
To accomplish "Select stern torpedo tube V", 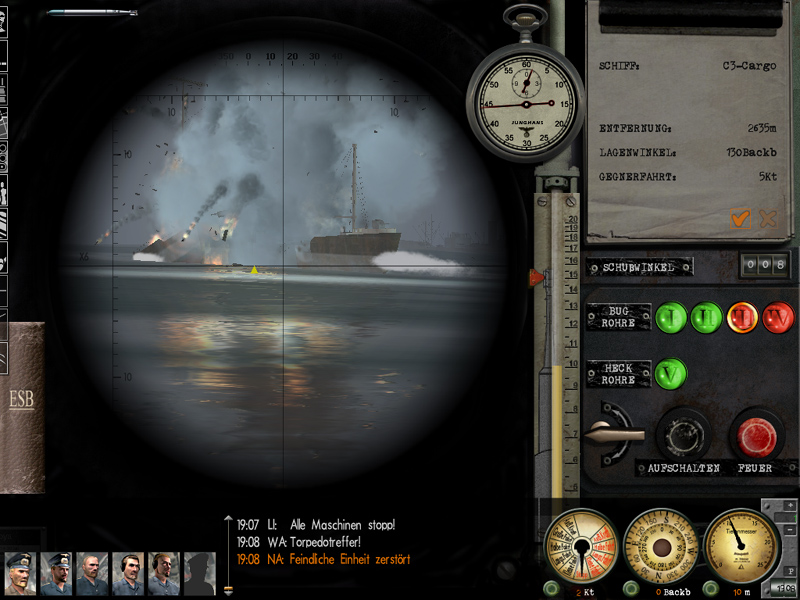I will (x=672, y=374).
